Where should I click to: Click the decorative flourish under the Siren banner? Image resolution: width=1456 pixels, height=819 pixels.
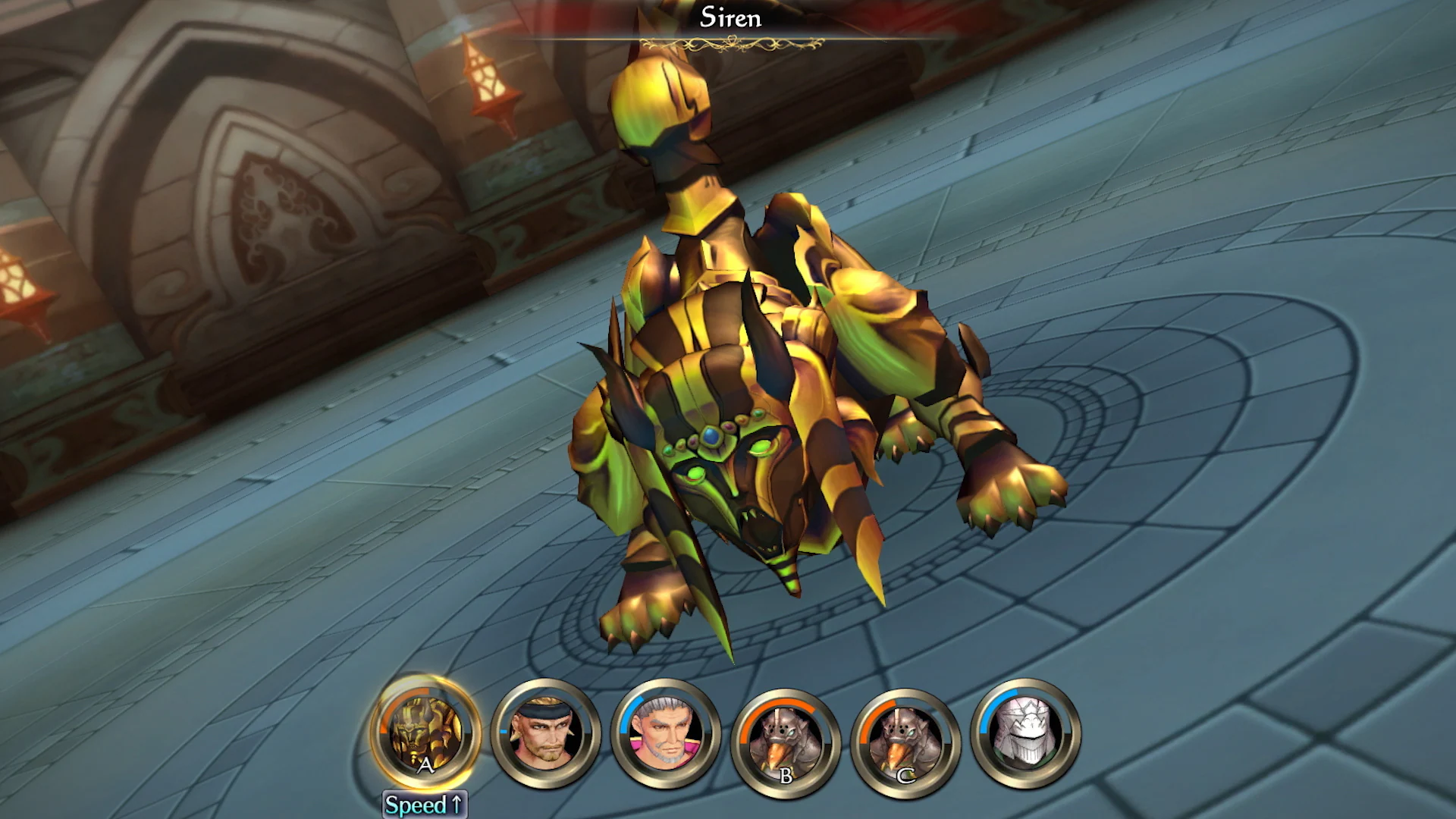729,42
